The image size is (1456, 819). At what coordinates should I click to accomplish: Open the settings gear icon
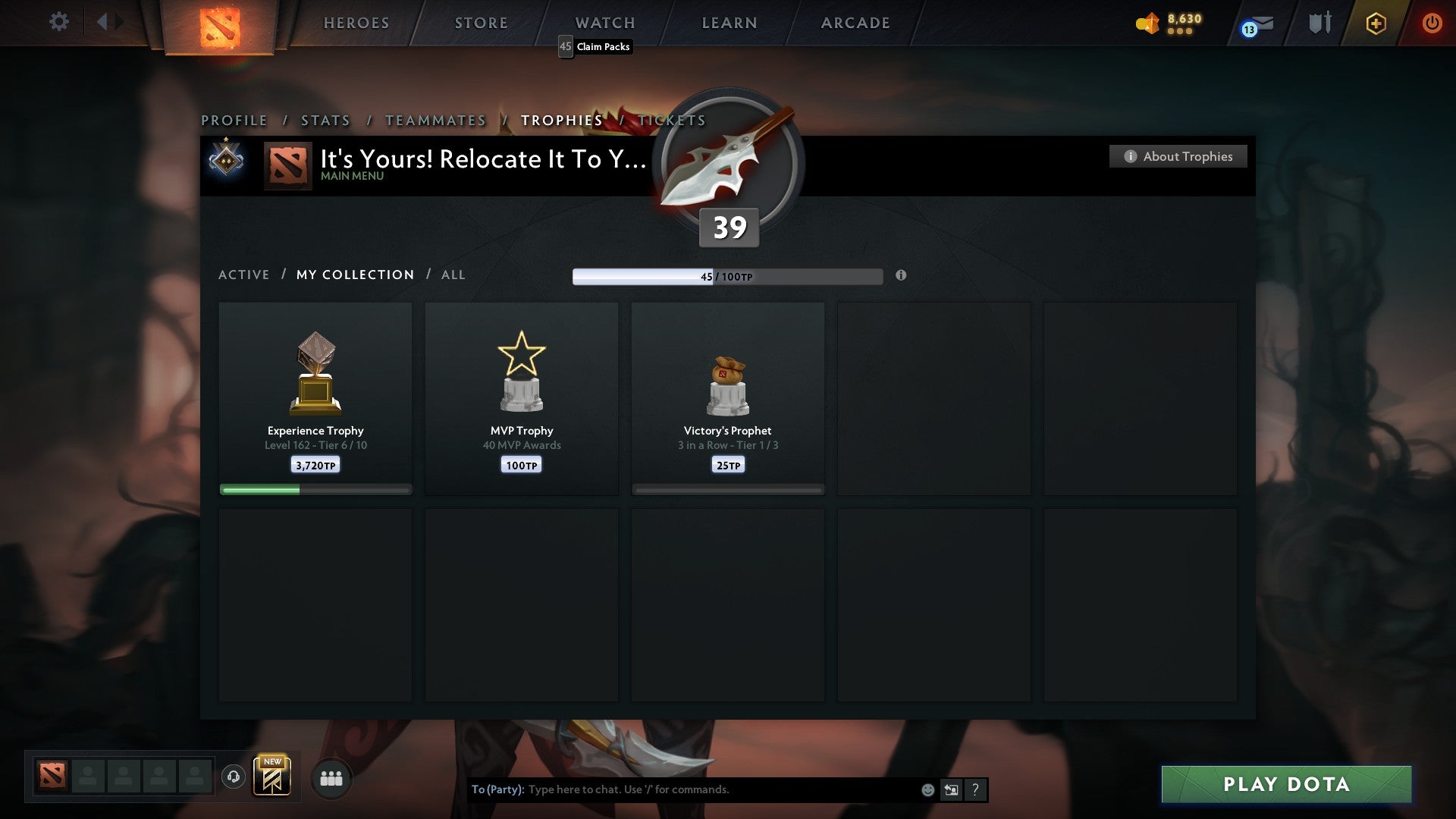pyautogui.click(x=59, y=22)
